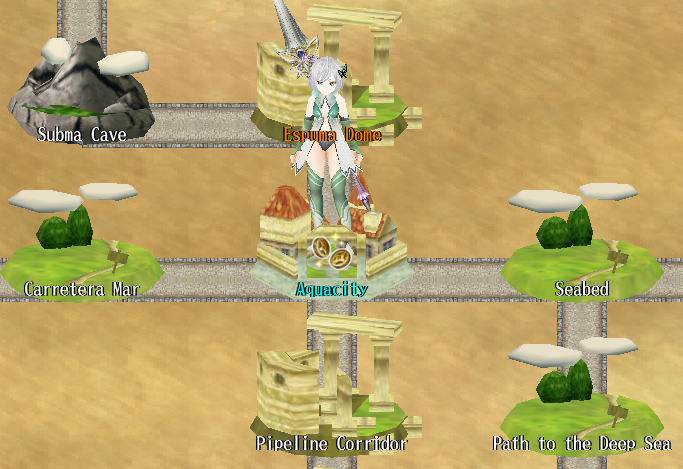683x469 pixels.
Task: Select the Subma Cave map location
Action: [80, 92]
